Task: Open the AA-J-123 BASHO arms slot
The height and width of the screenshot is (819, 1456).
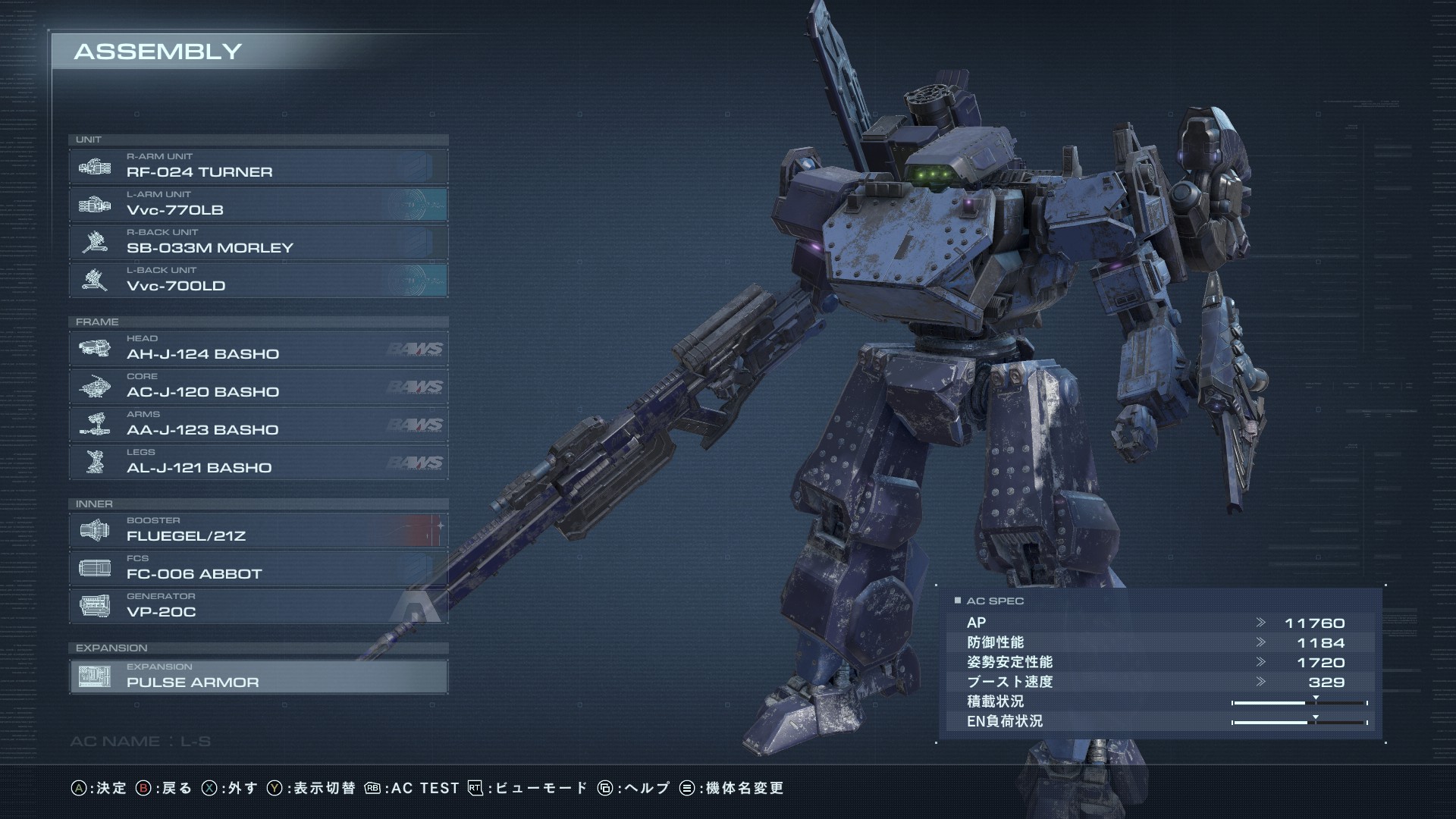Action: (258, 424)
